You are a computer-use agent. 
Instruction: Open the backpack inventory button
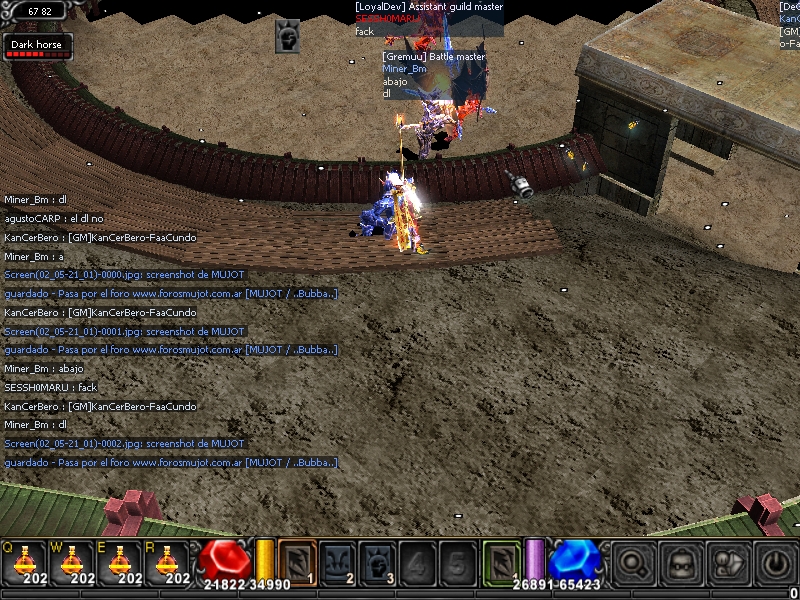tap(680, 562)
